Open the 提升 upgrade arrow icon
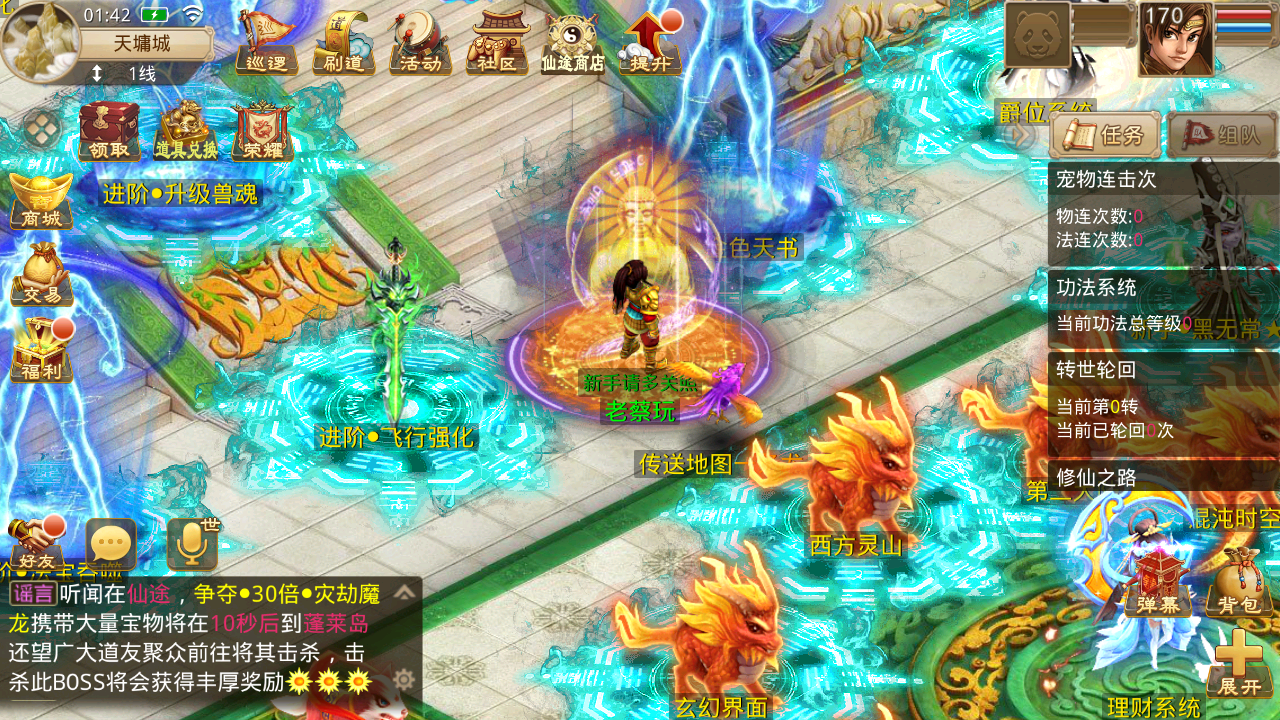 pyautogui.click(x=649, y=44)
